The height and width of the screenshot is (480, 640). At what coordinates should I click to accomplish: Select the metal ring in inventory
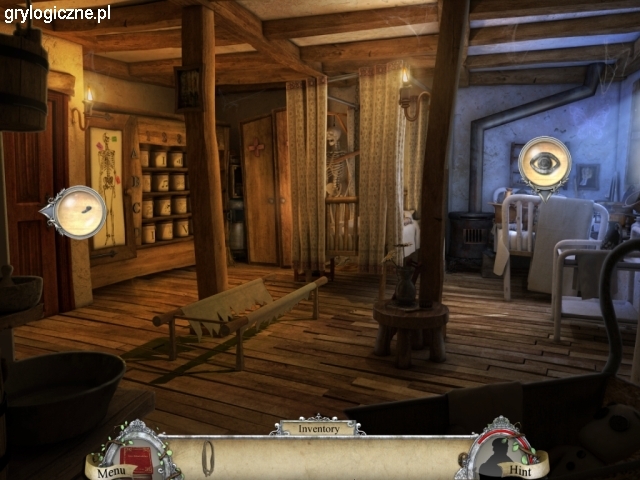coord(208,457)
